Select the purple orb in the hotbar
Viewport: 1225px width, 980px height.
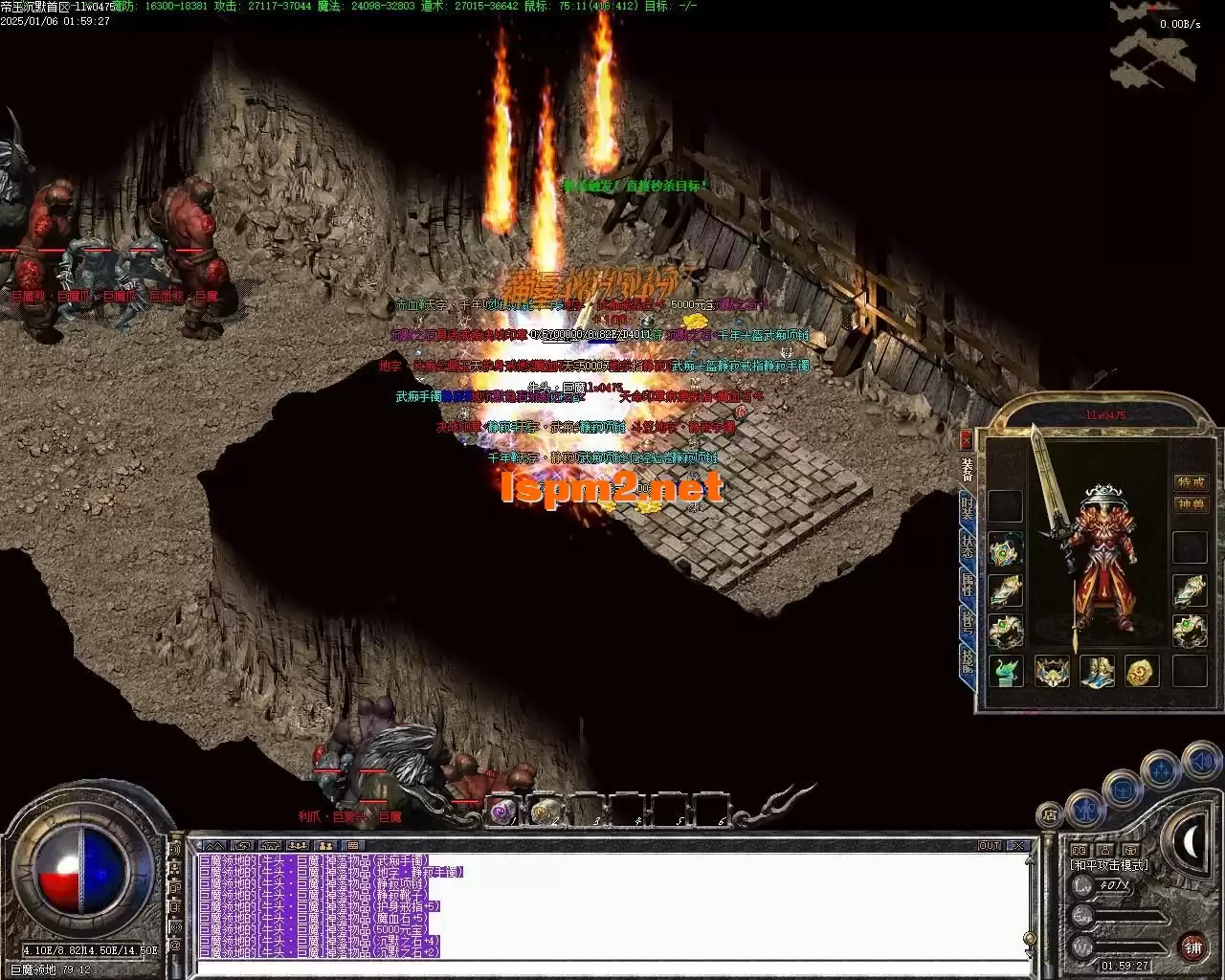tap(503, 812)
